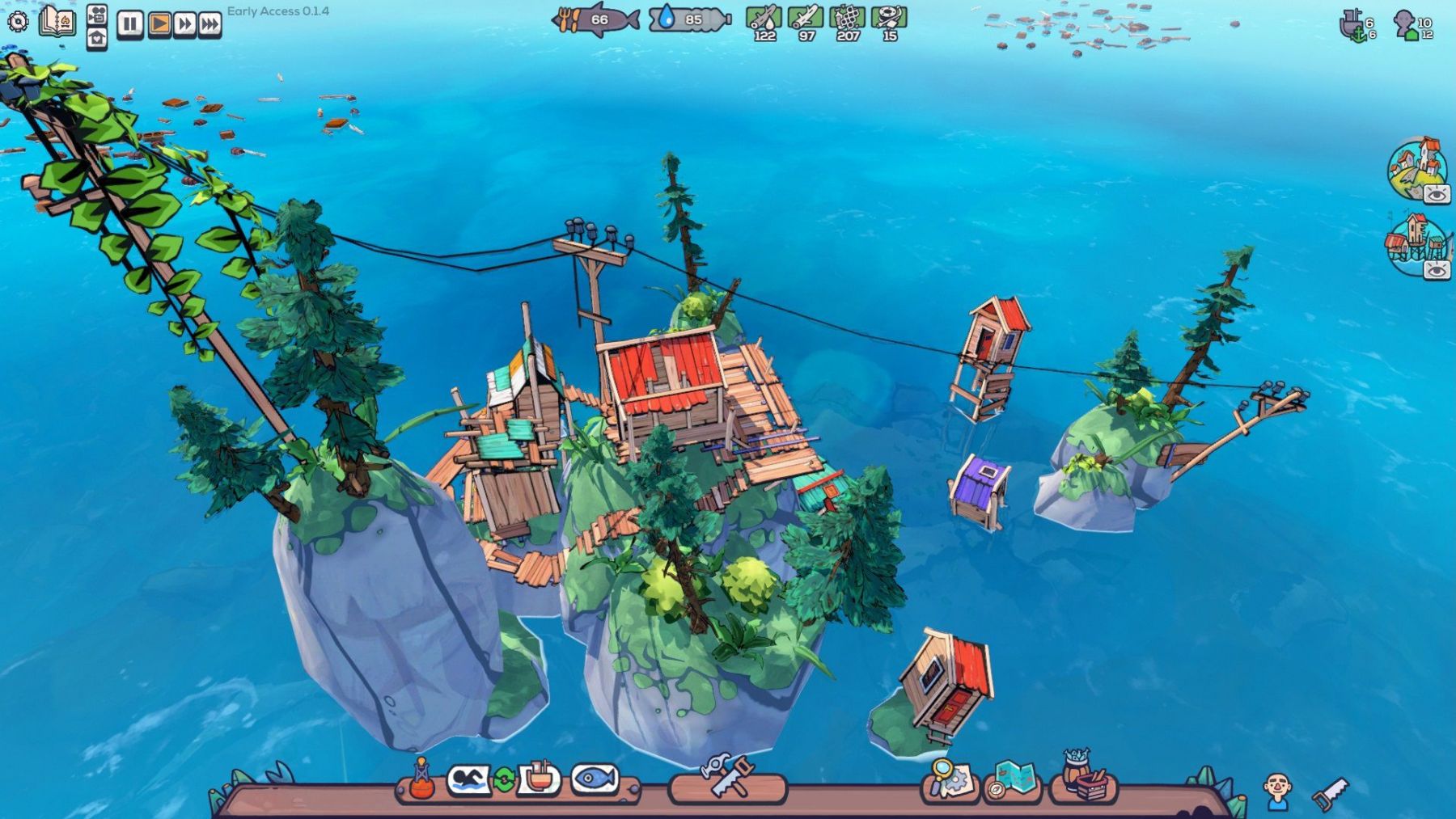This screenshot has width=1456, height=819.
Task: Open the hammer and saw build menu
Action: point(726,777)
